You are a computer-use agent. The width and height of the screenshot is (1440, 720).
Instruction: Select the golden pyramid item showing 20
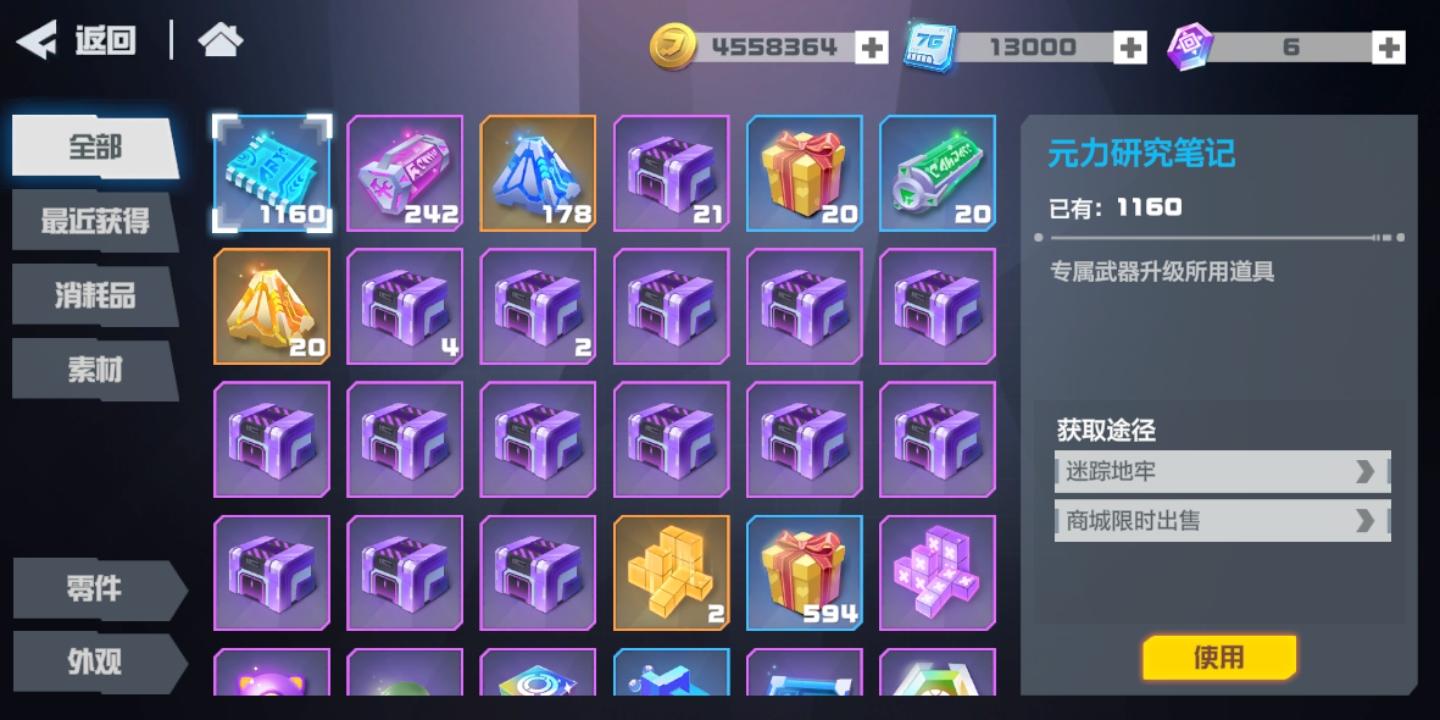[x=271, y=306]
